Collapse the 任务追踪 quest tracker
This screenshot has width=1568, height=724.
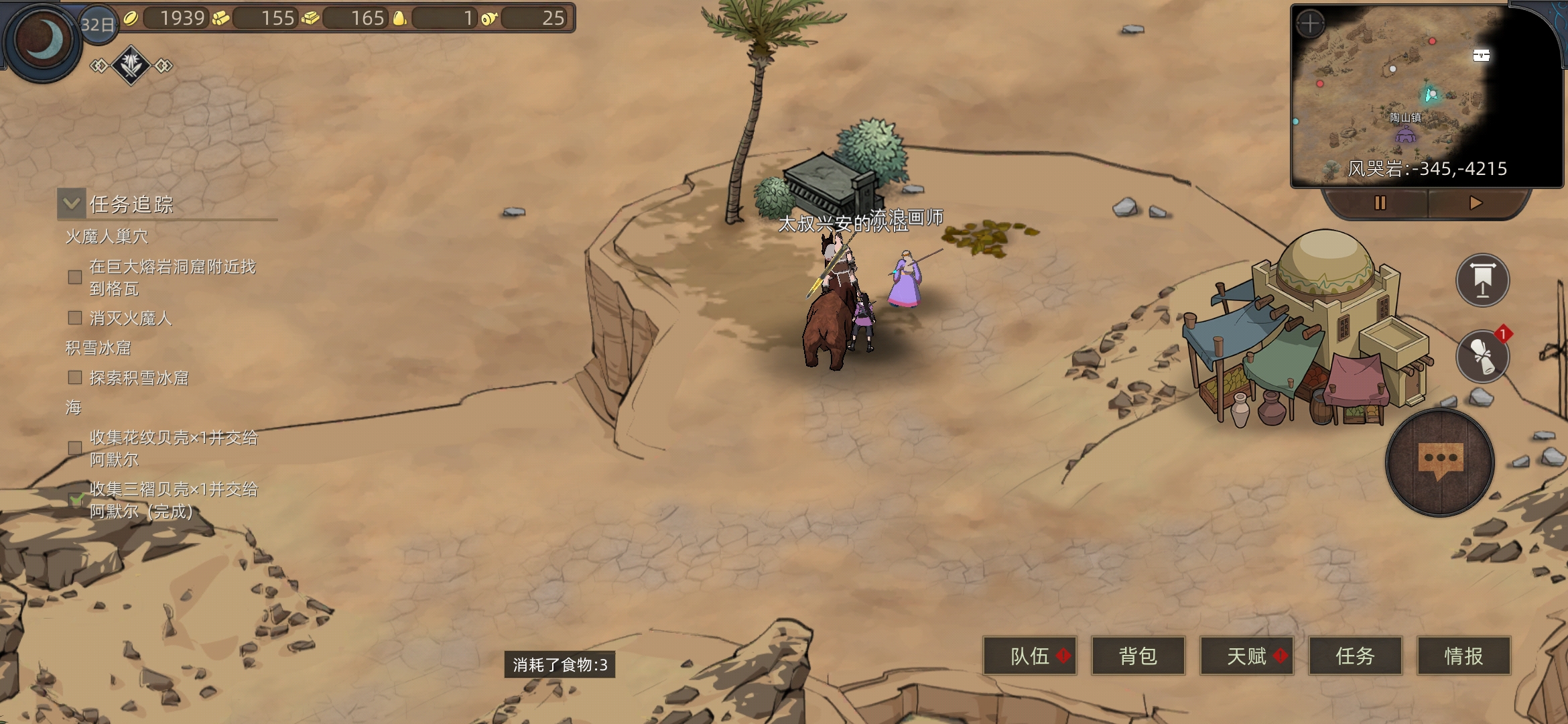coord(71,203)
